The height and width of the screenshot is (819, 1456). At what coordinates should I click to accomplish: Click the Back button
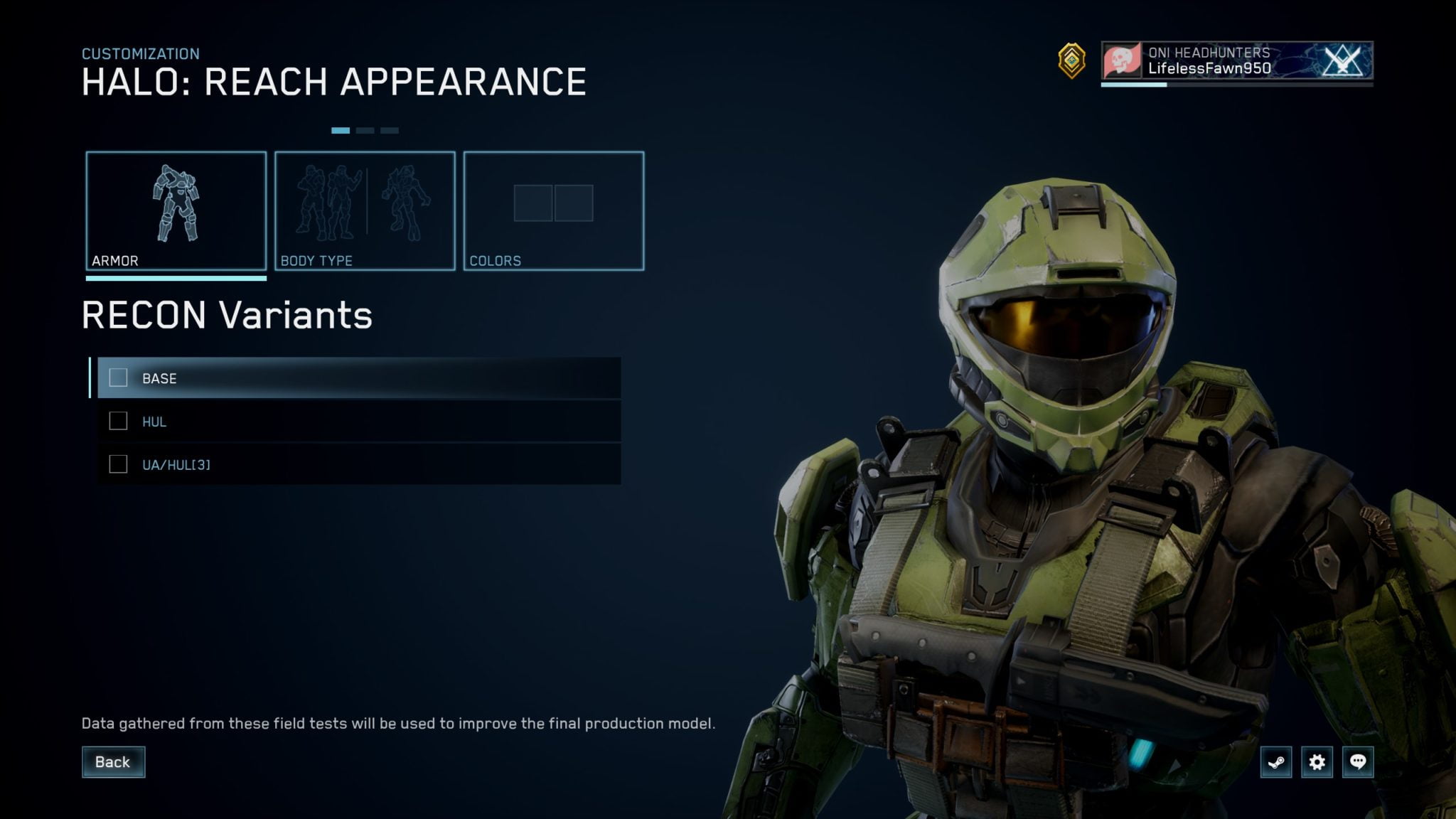pyautogui.click(x=113, y=761)
